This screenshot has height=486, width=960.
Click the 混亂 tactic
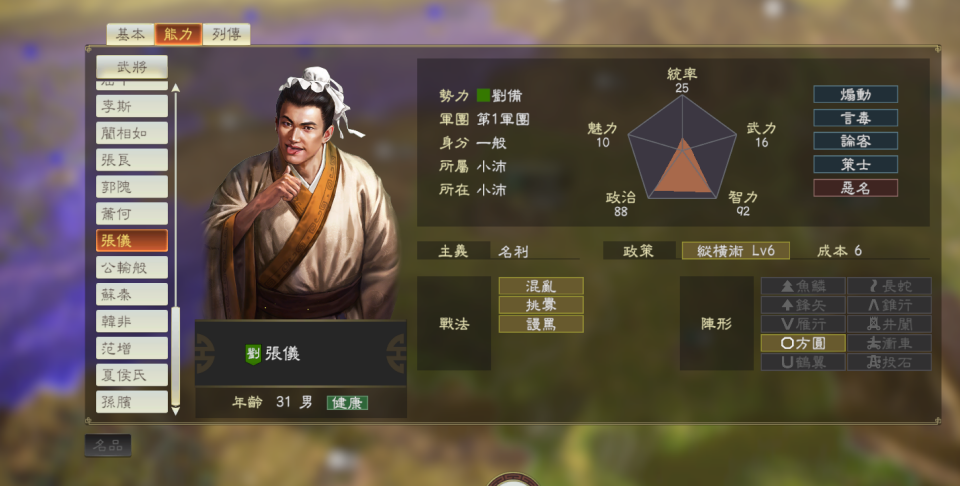pyautogui.click(x=541, y=286)
